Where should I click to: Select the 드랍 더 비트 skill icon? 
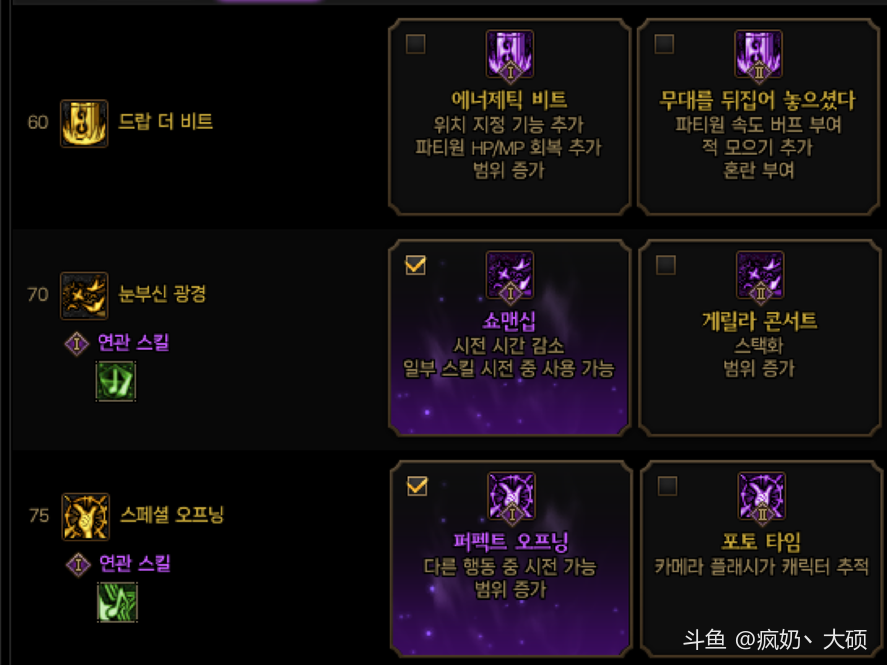tap(84, 123)
